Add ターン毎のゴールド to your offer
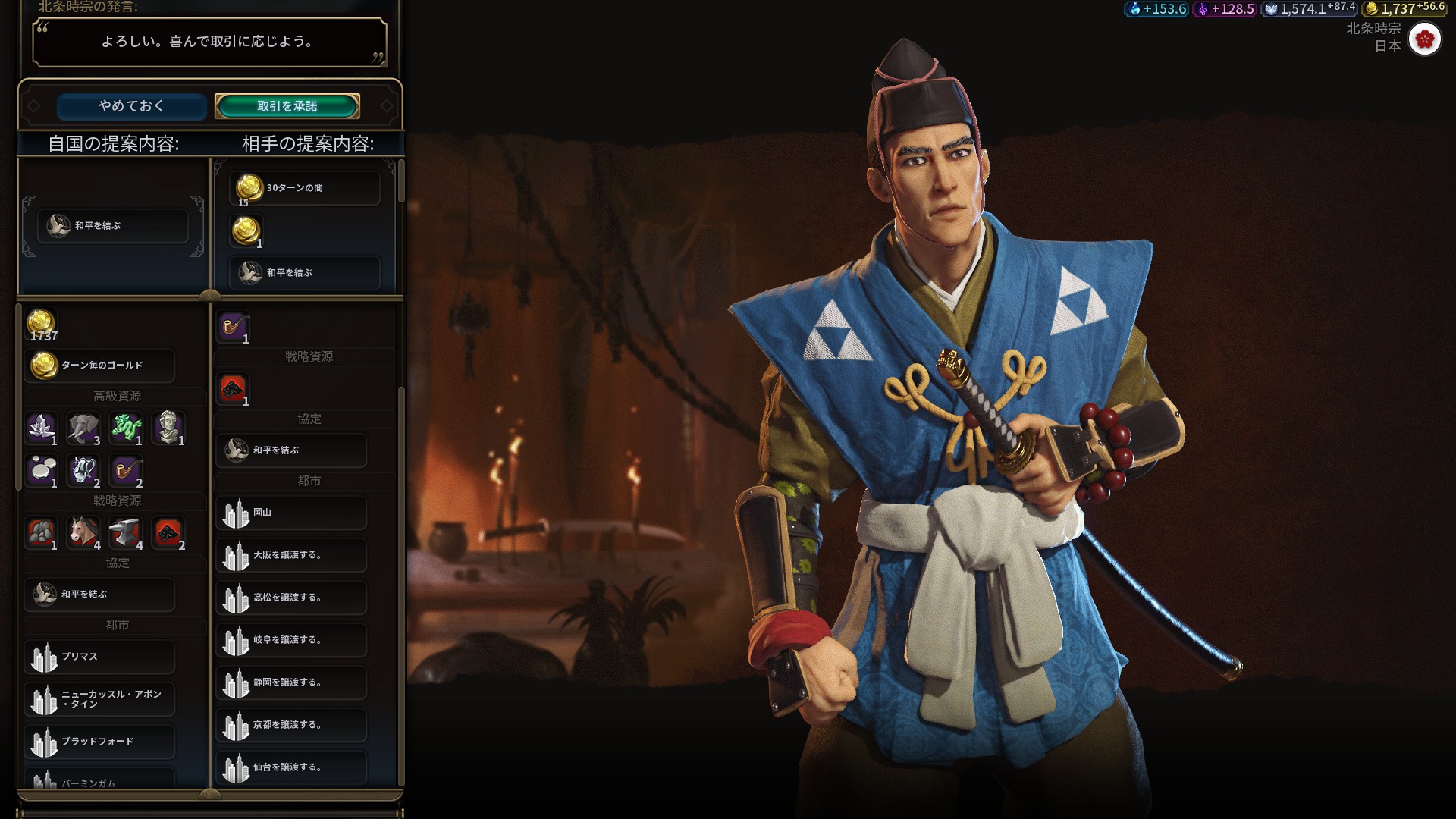 (99, 366)
